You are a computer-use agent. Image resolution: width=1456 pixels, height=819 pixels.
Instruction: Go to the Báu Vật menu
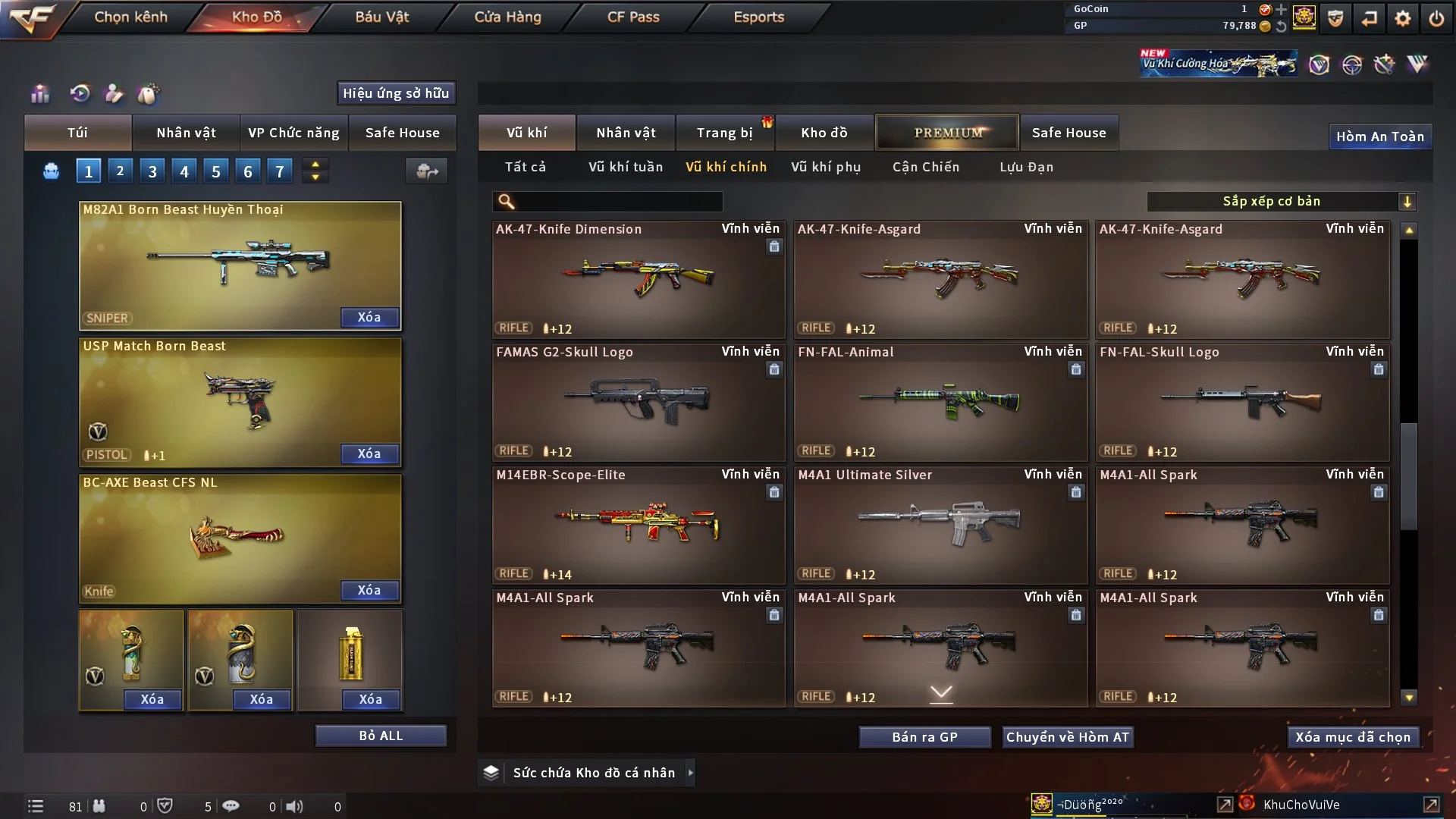[x=382, y=17]
